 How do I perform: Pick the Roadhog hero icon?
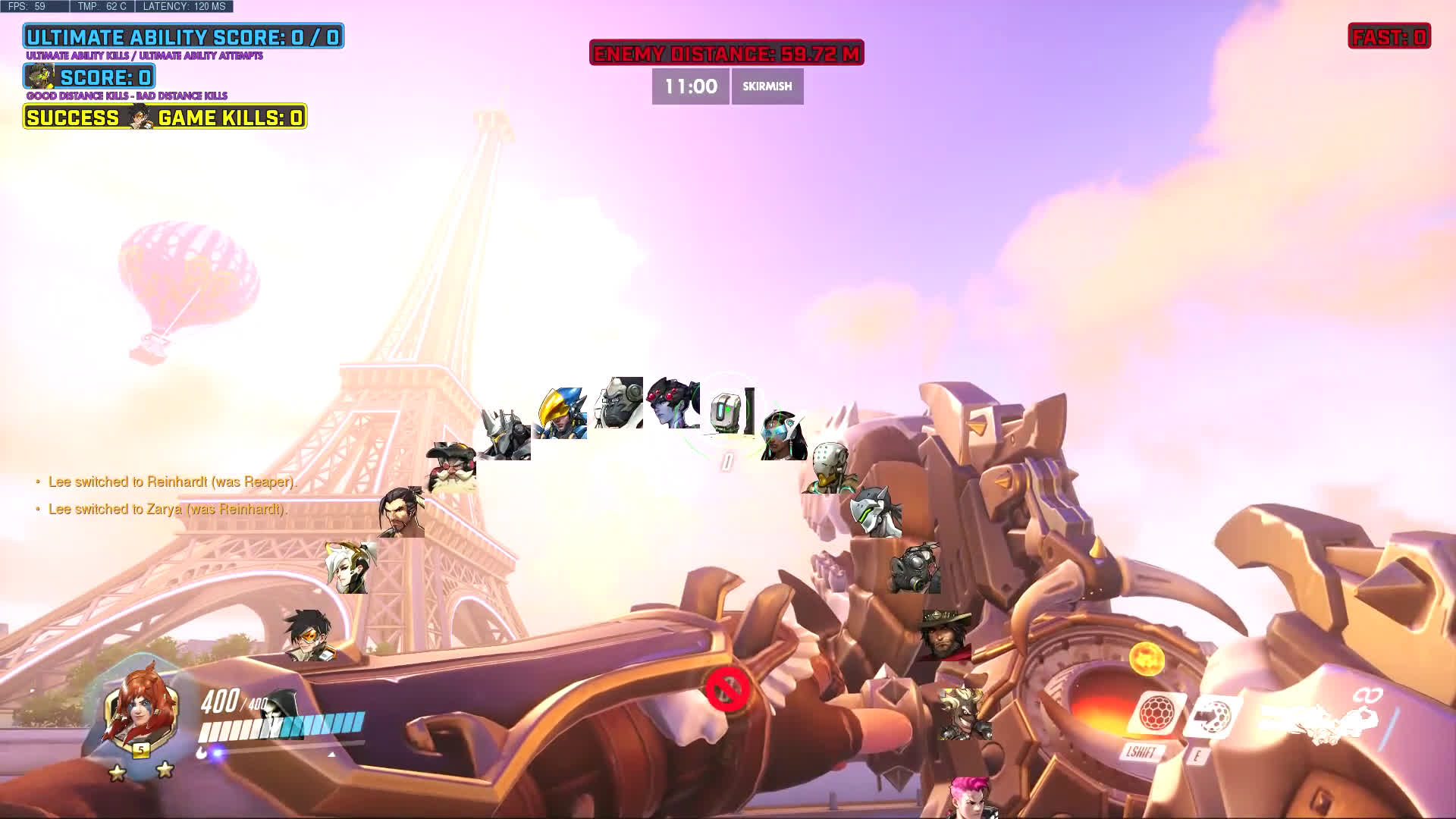pyautogui.click(x=915, y=568)
